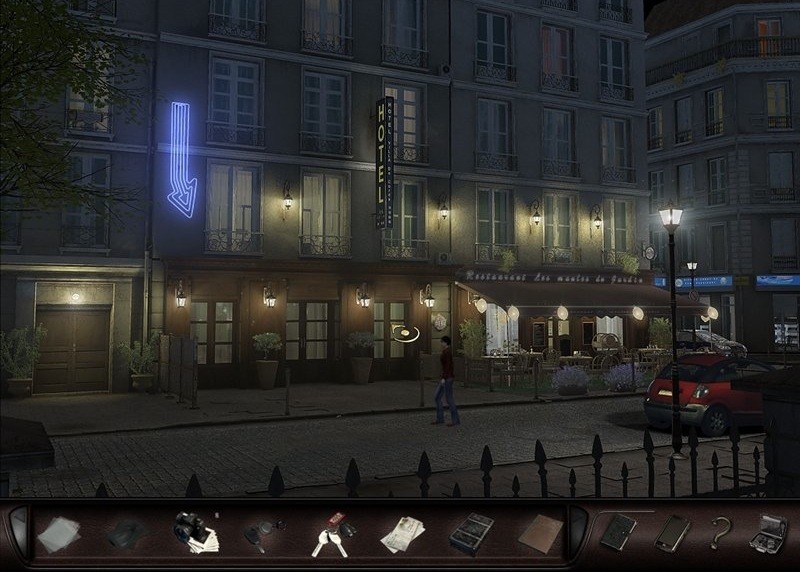Viewport: 800px width, 572px height.
Task: Choose the black car key item
Action: tap(262, 534)
